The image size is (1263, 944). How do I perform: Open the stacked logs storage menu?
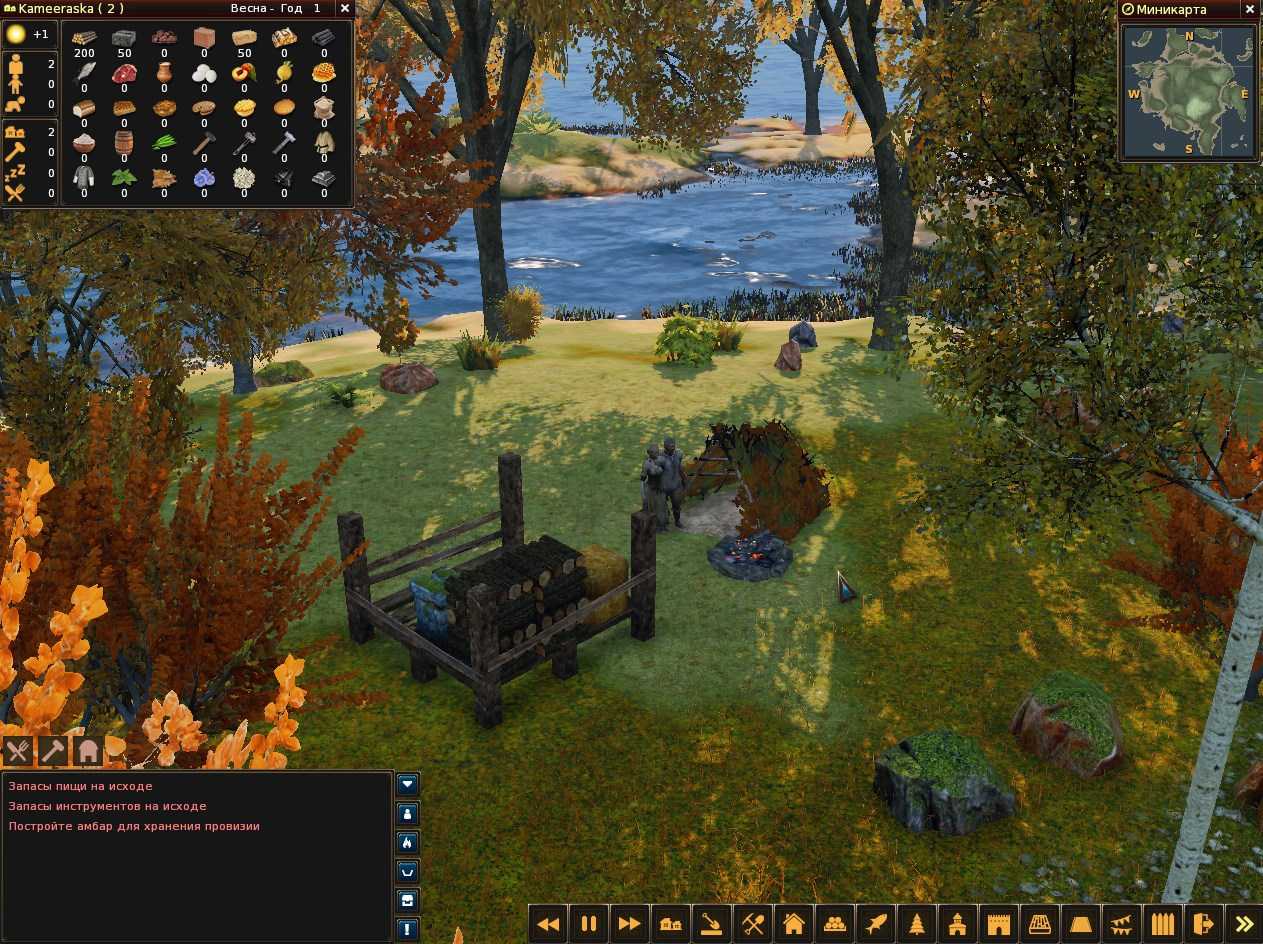point(834,924)
